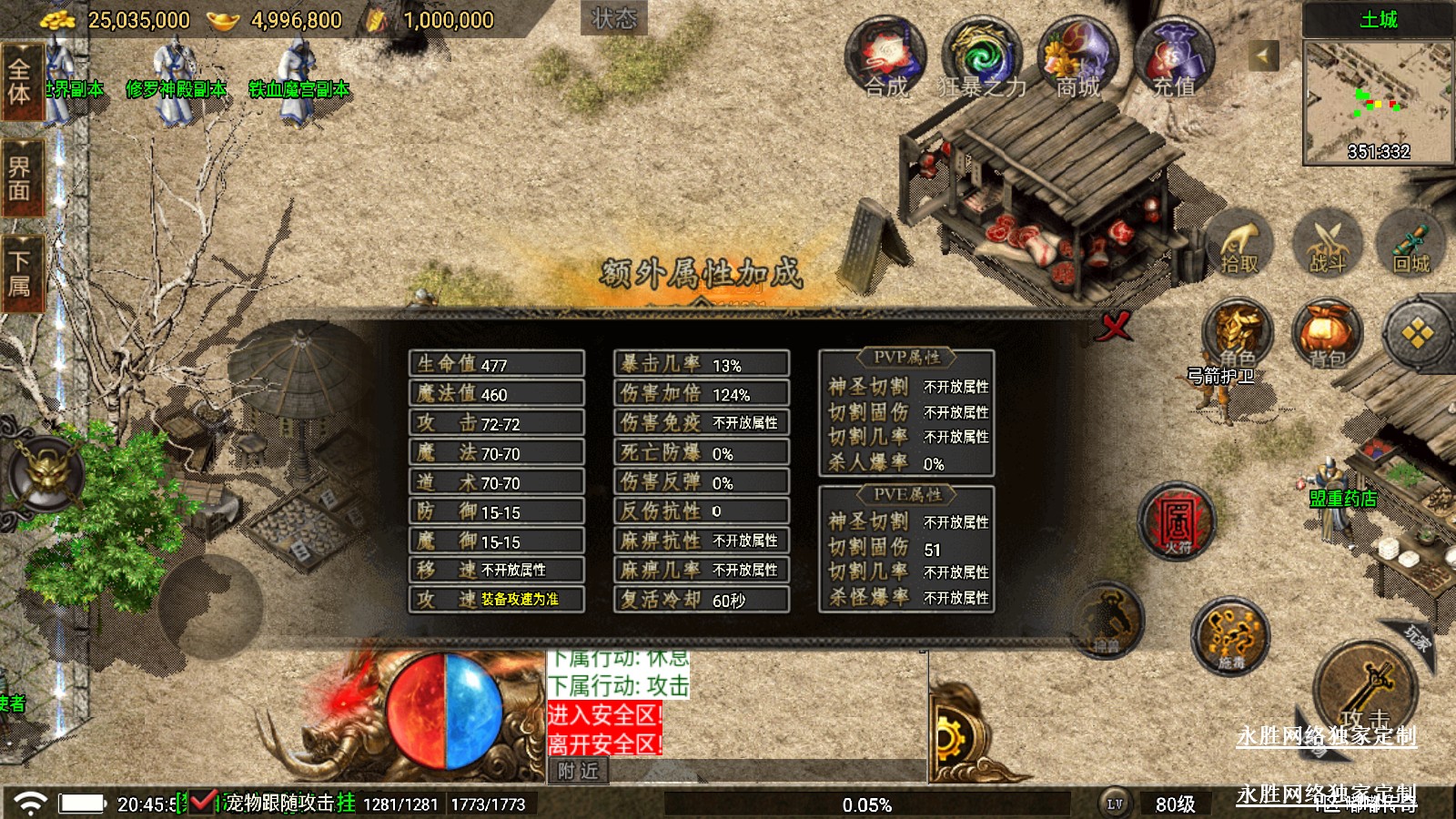Select the 下属 tab on the left
The image size is (1456, 819).
[x=21, y=273]
